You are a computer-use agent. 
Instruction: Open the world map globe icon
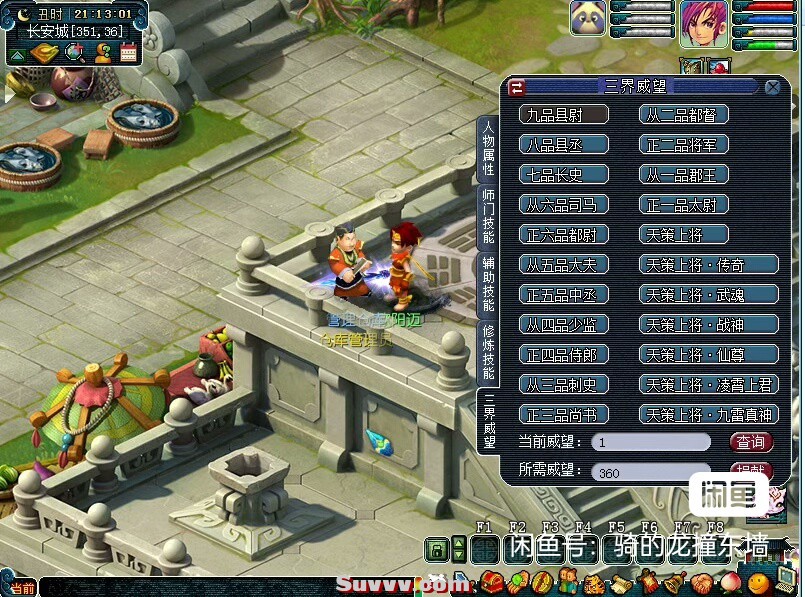click(73, 53)
